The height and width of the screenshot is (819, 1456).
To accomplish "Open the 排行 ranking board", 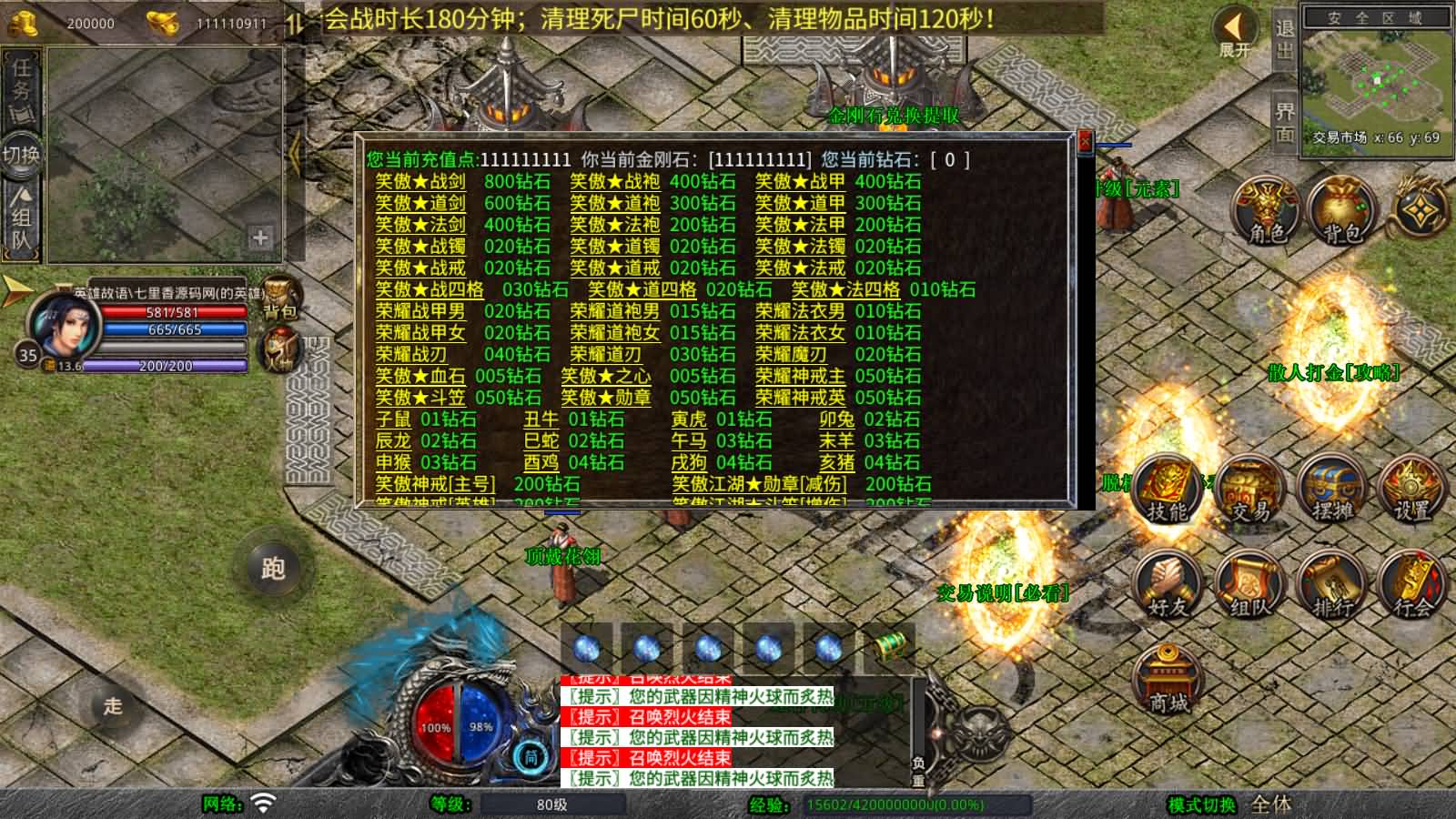I will pyautogui.click(x=1332, y=587).
